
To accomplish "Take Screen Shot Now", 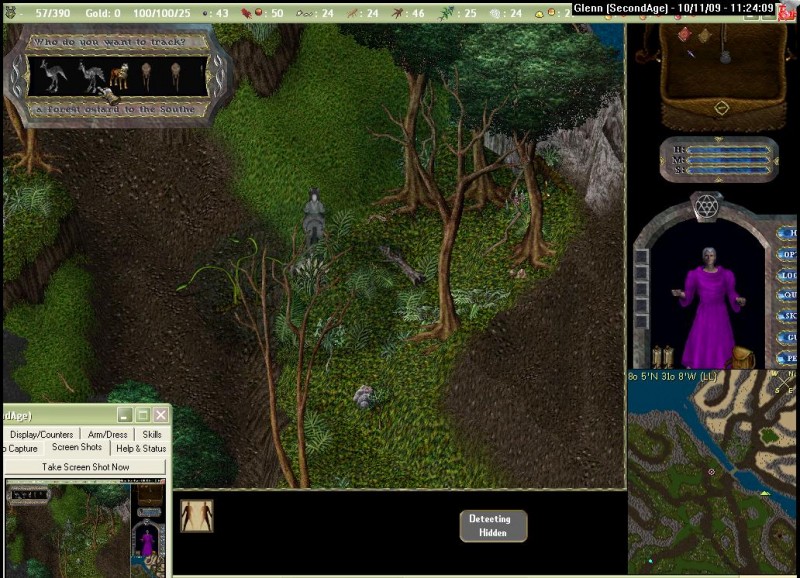I will [85, 467].
